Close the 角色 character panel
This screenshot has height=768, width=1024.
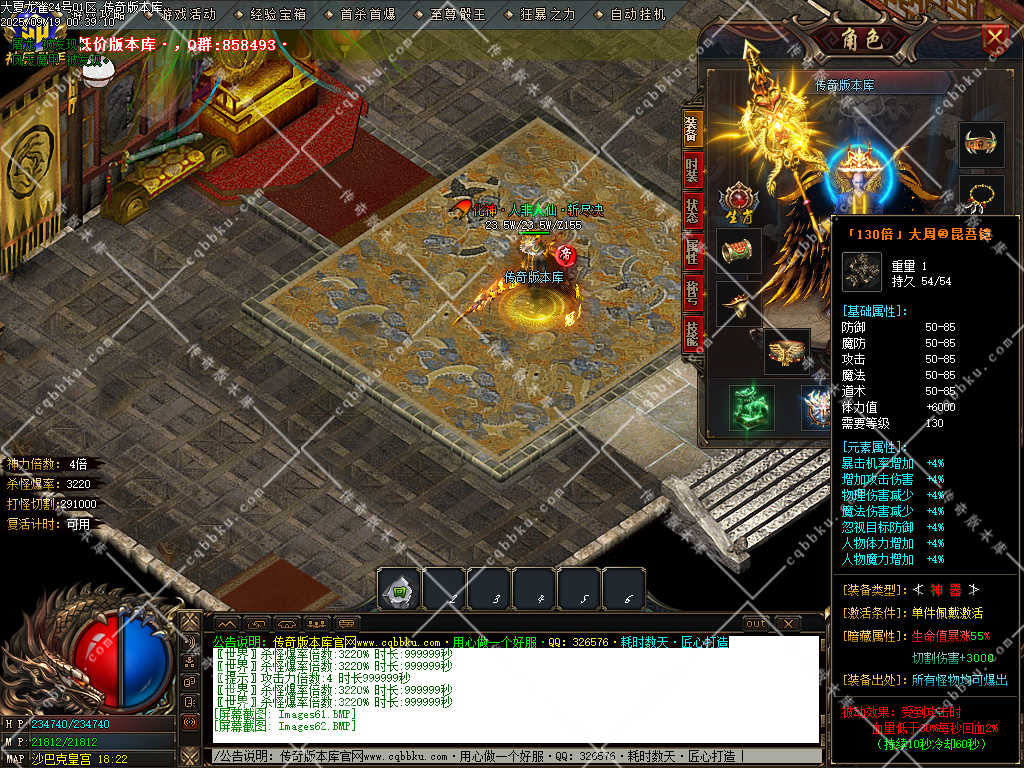(x=995, y=38)
